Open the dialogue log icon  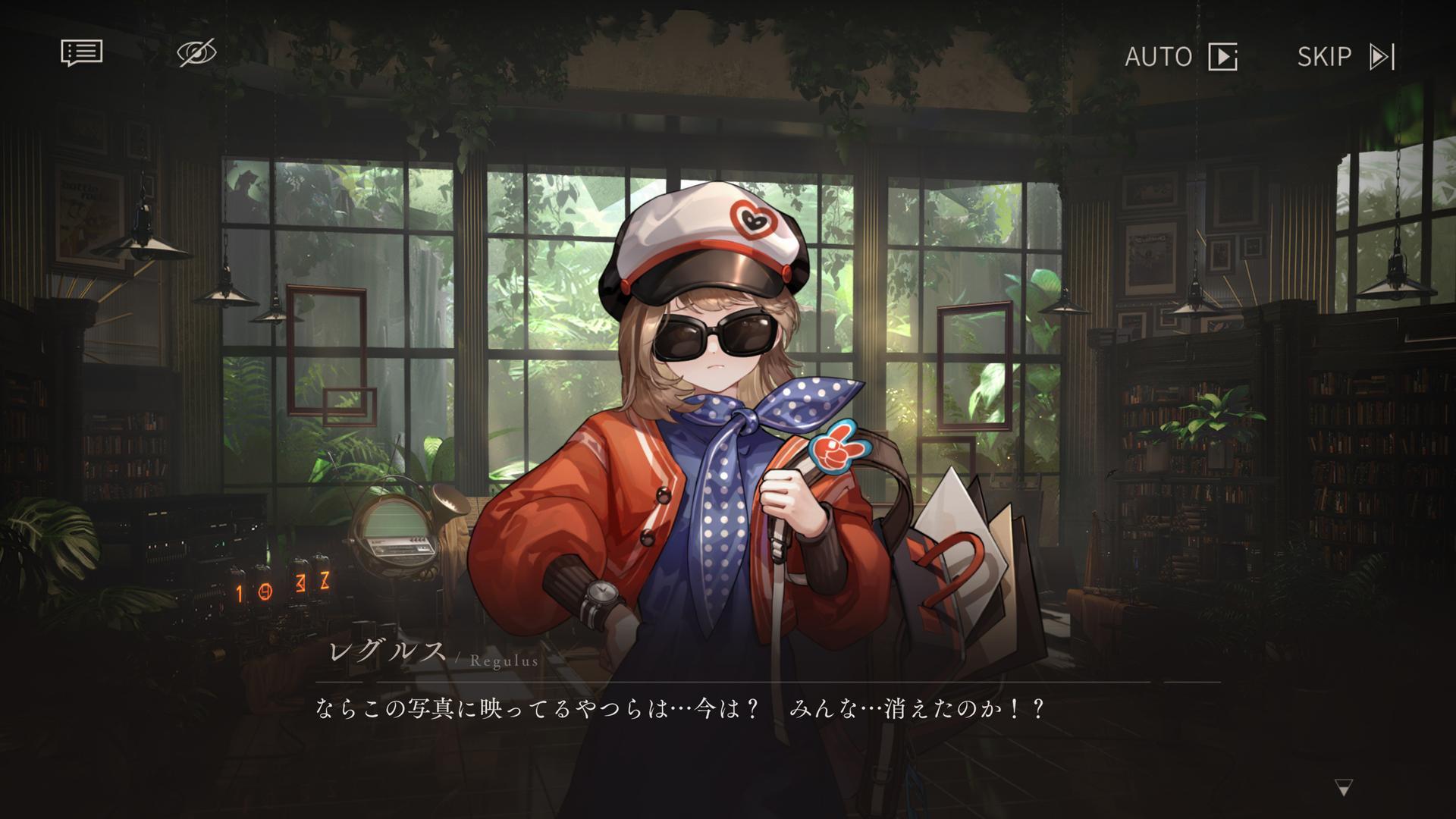81,53
